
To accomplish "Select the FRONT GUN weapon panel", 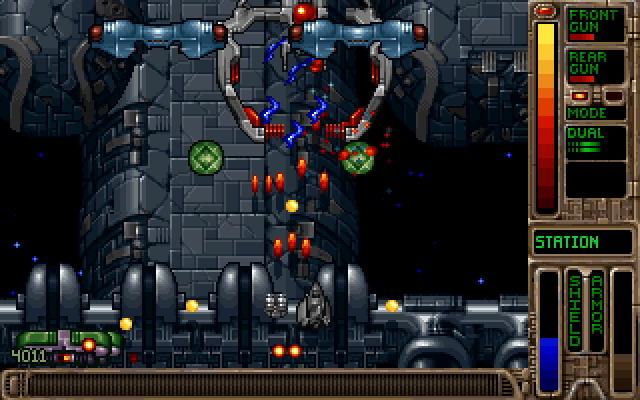I will 596,23.
